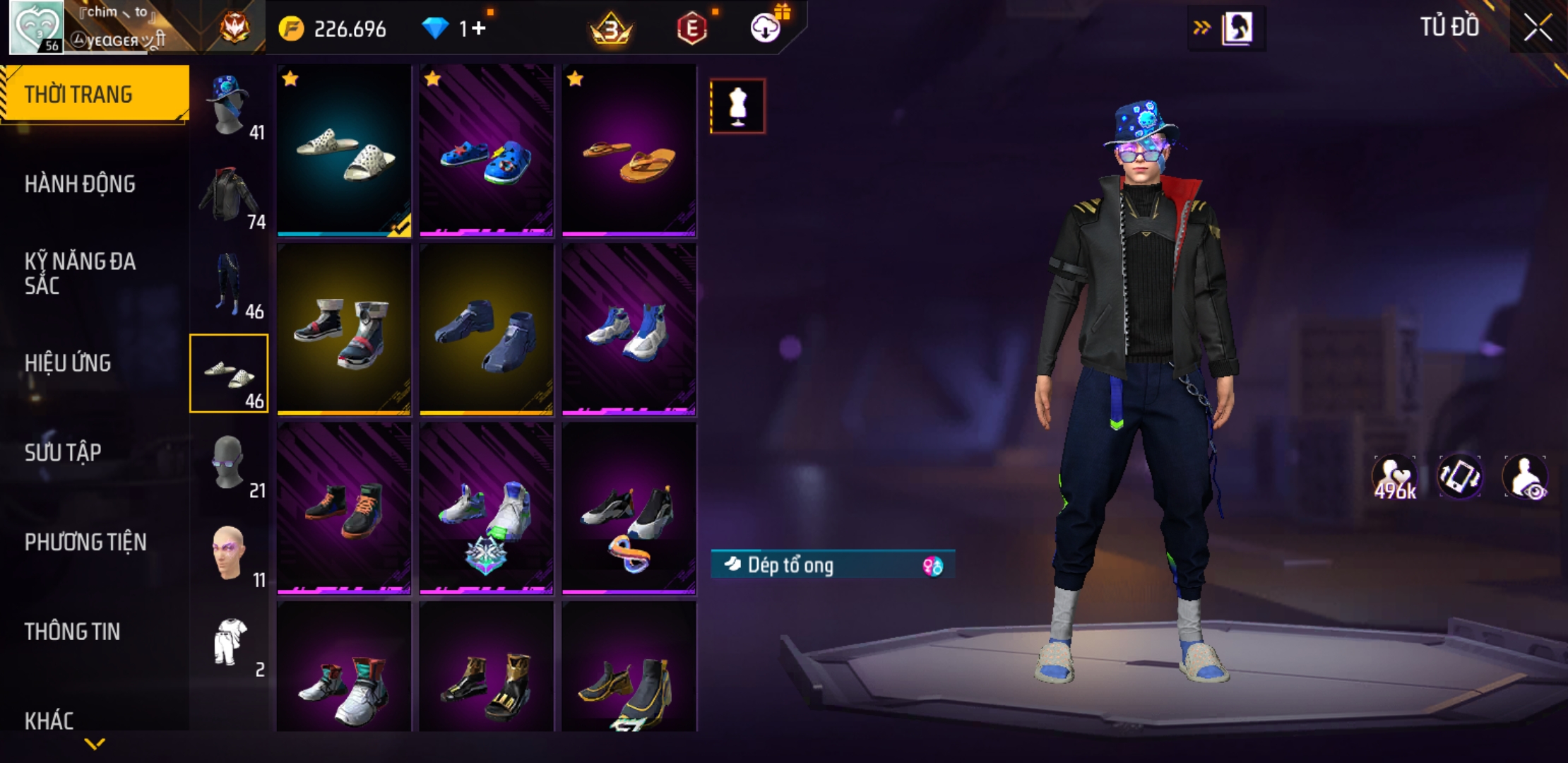Select the hat category tab
Viewport: 1568px width, 763px height.
point(230,106)
